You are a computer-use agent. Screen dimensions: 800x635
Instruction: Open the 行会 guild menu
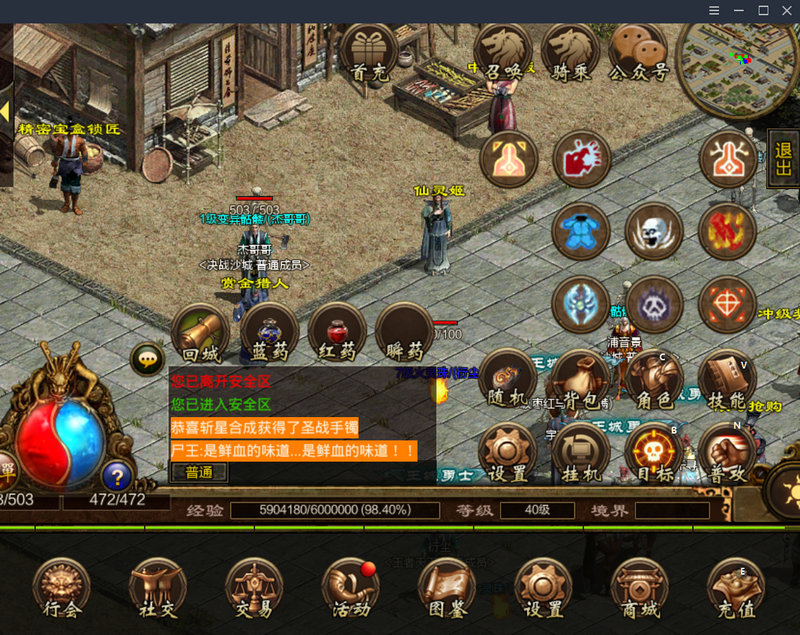click(x=62, y=589)
